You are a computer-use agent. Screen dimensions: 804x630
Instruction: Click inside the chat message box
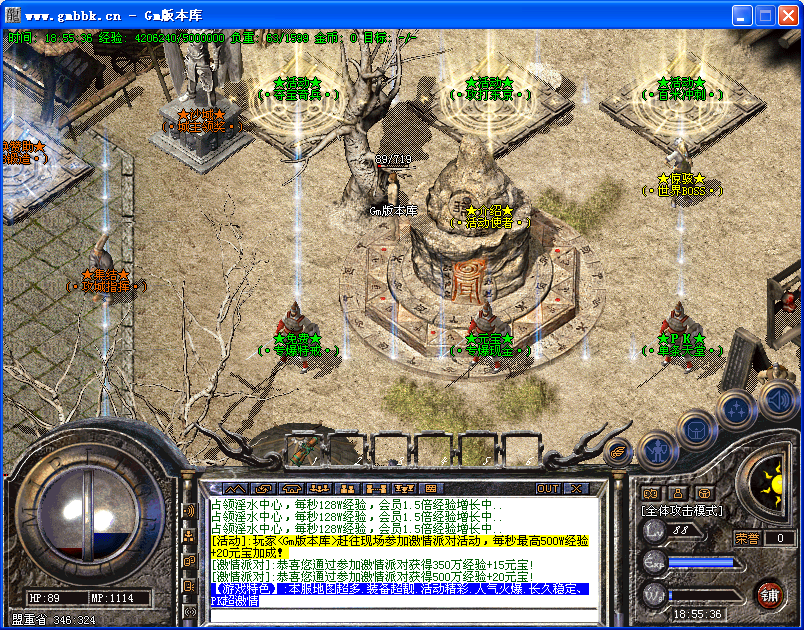400,550
